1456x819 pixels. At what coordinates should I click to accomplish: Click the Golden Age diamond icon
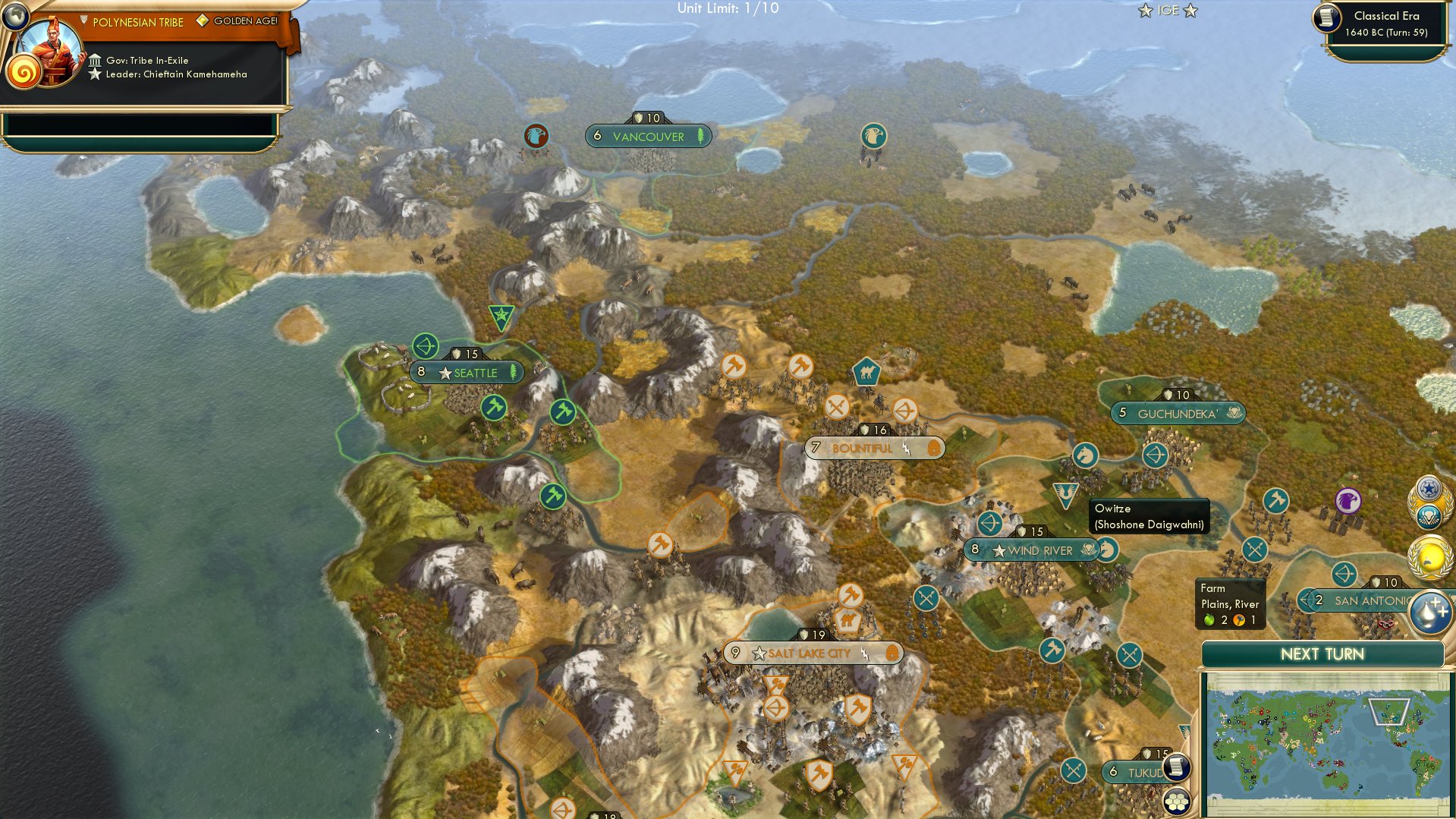point(201,21)
